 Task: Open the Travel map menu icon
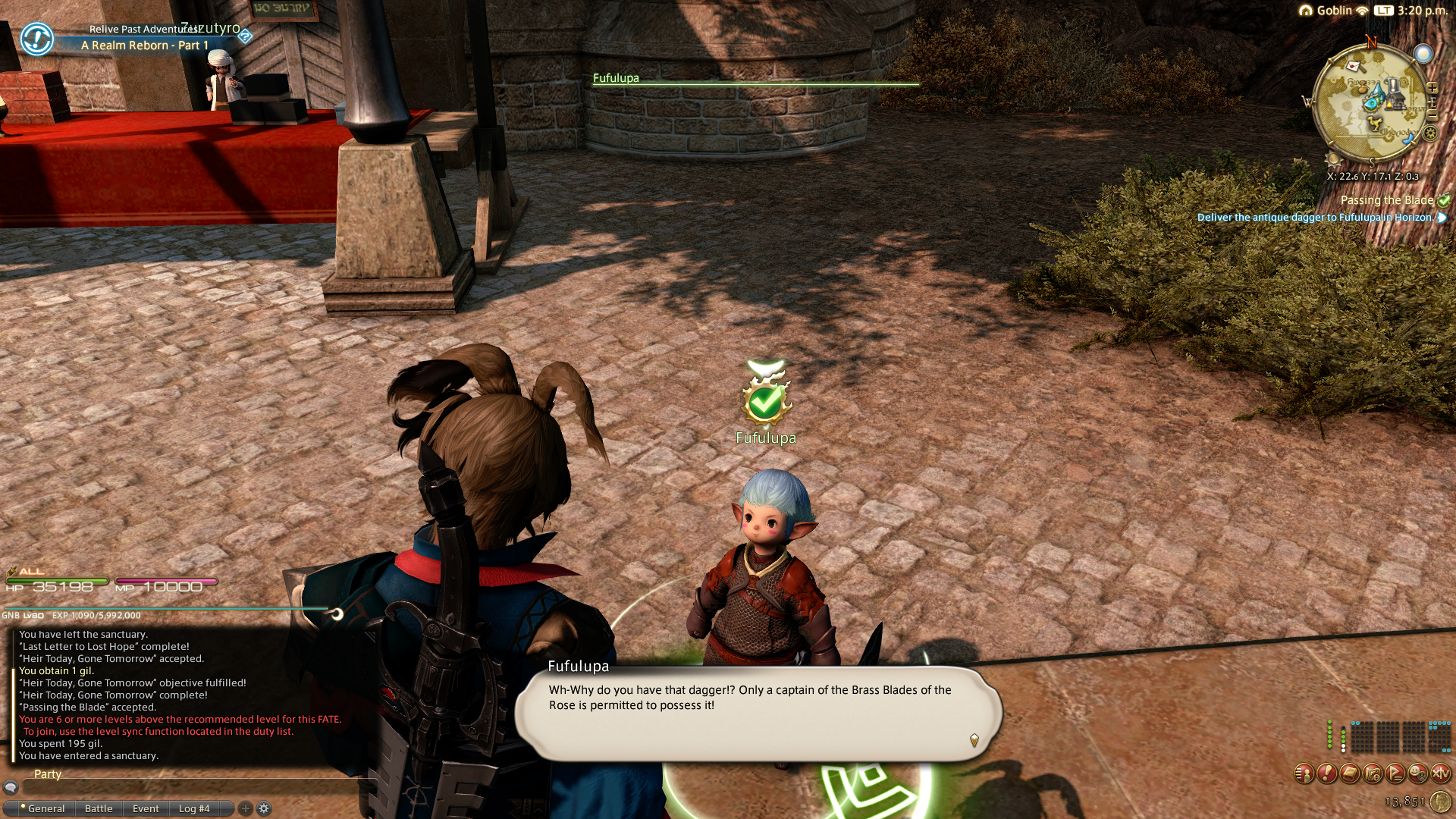tap(1372, 773)
